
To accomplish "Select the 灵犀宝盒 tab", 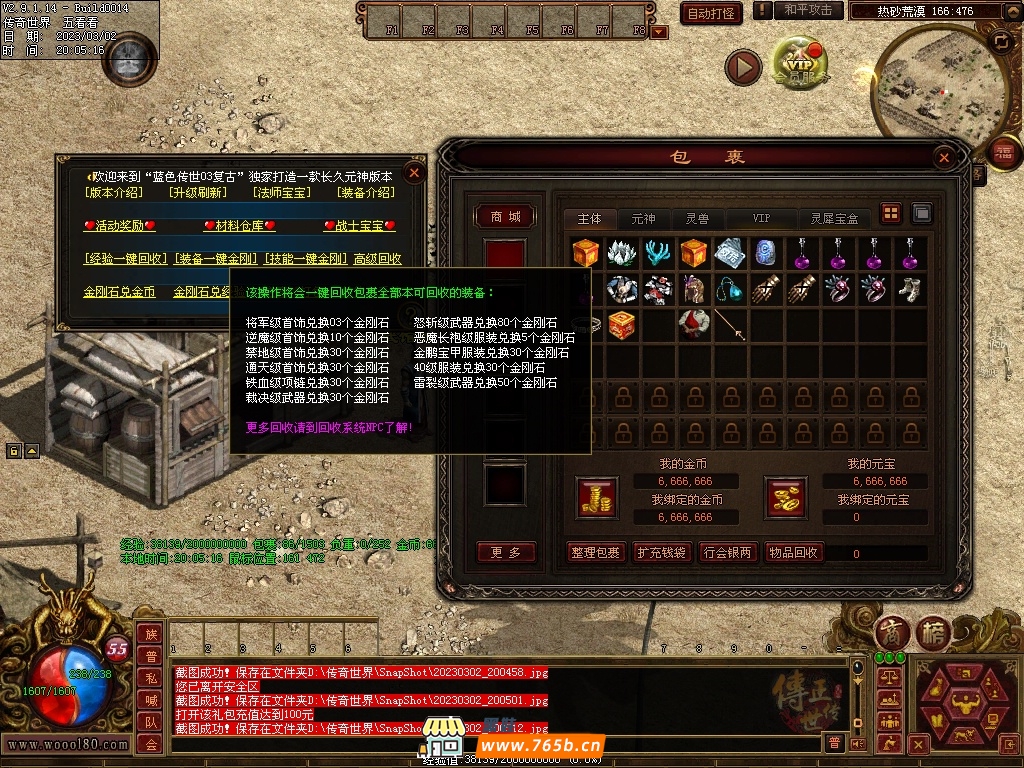I will coord(834,218).
